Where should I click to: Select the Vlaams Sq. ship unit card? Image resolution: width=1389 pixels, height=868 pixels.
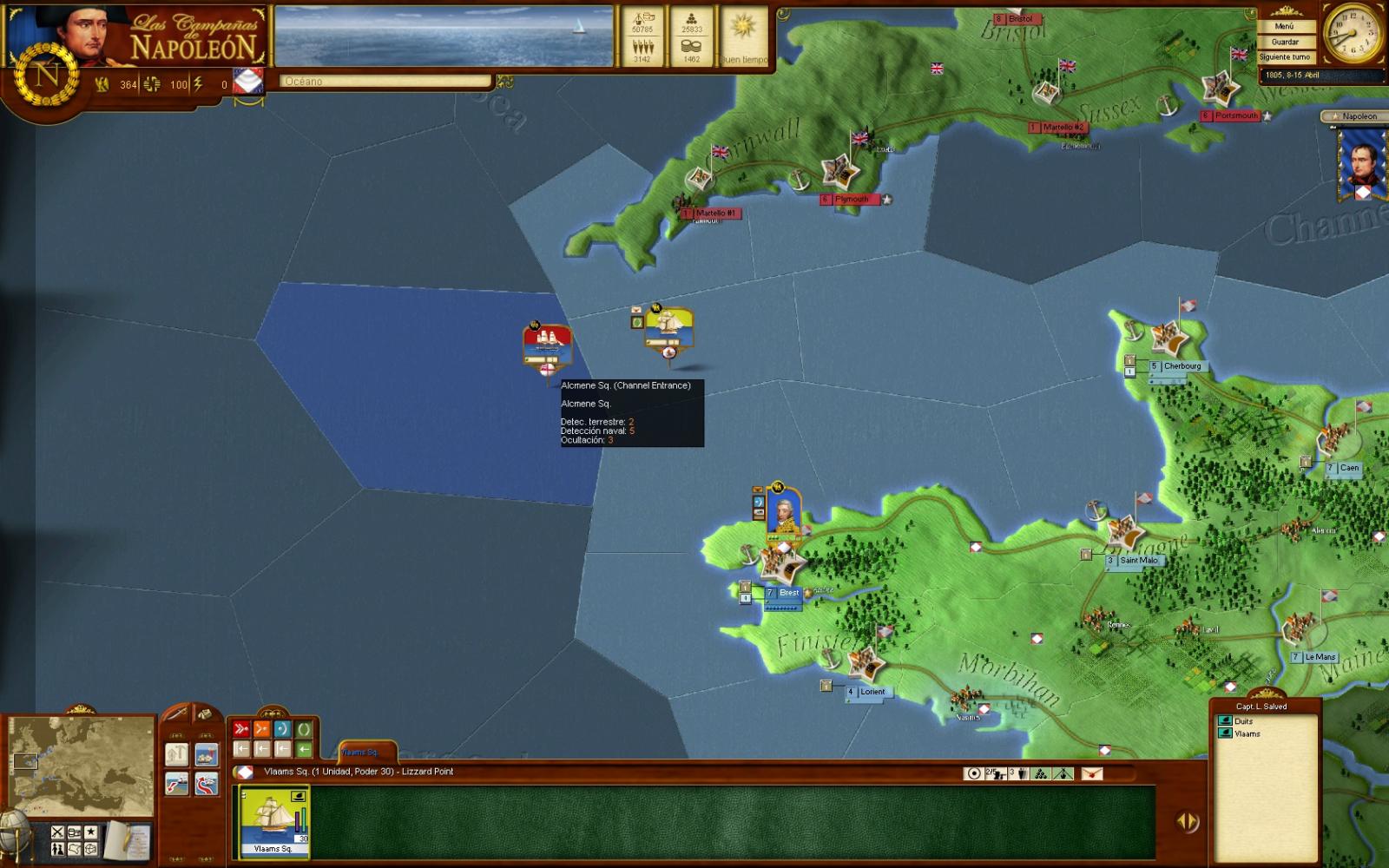coord(274,821)
